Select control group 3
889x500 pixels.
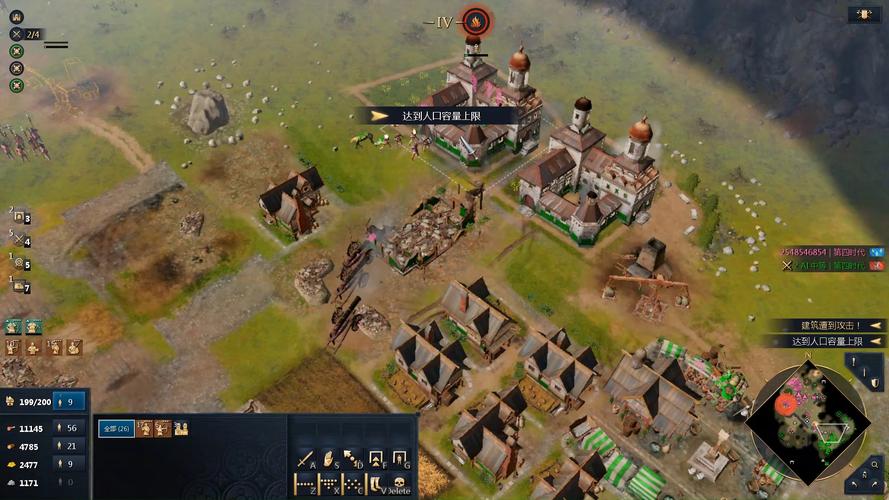click(20, 218)
